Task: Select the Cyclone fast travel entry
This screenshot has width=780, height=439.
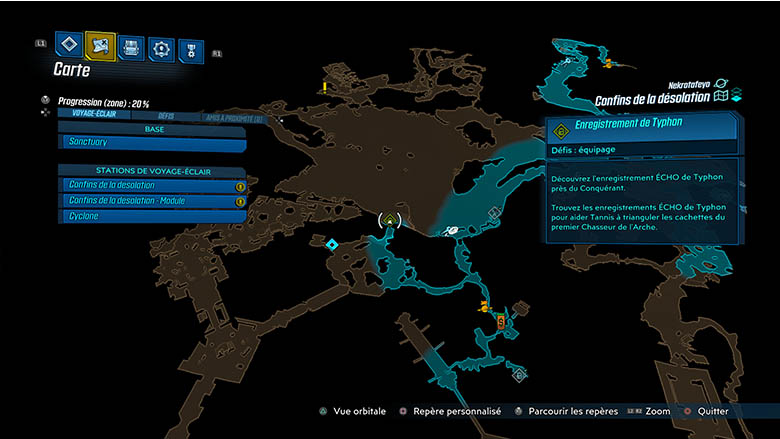Action: click(152, 216)
